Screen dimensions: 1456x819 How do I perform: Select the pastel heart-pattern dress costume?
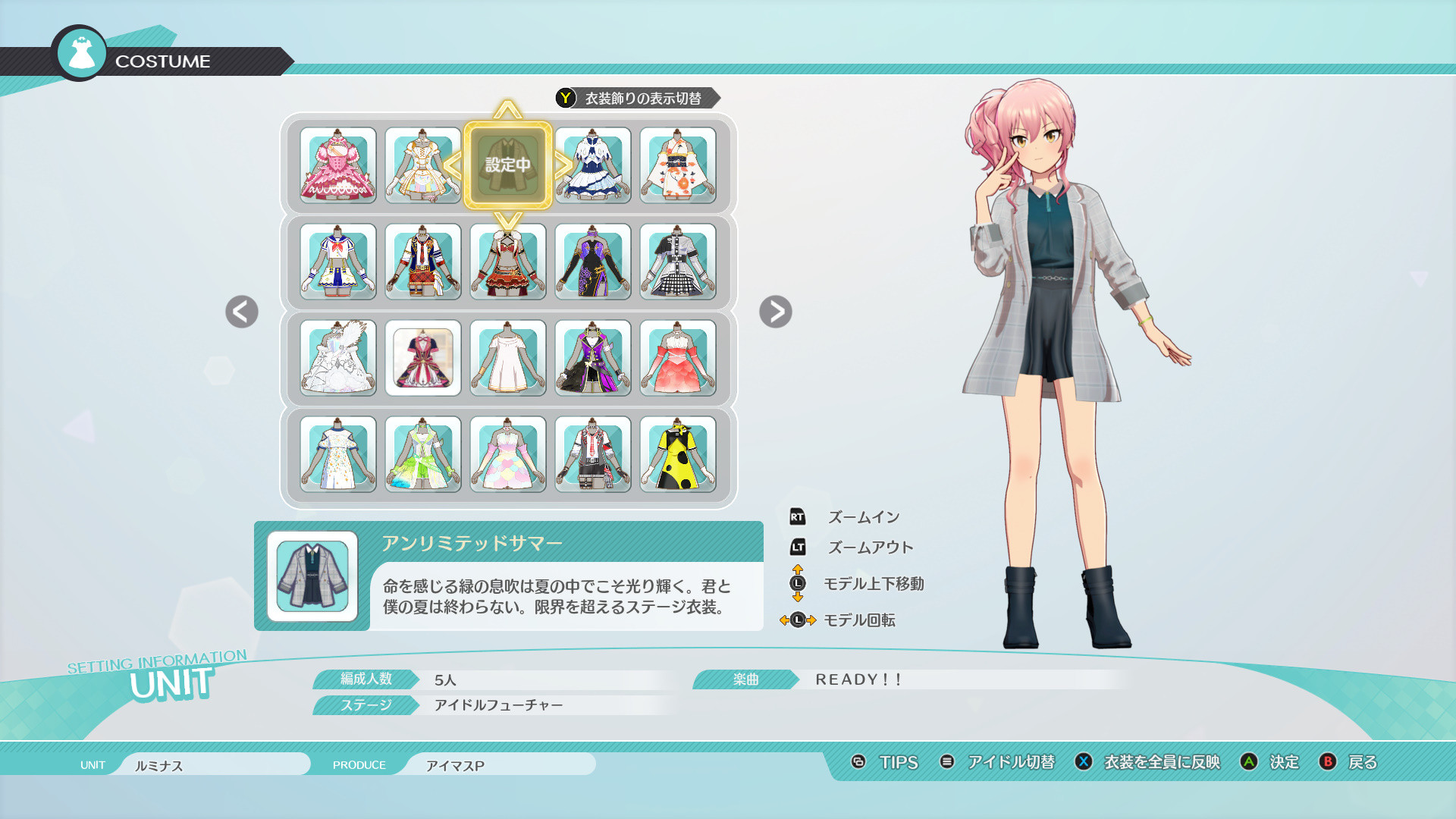(x=508, y=455)
